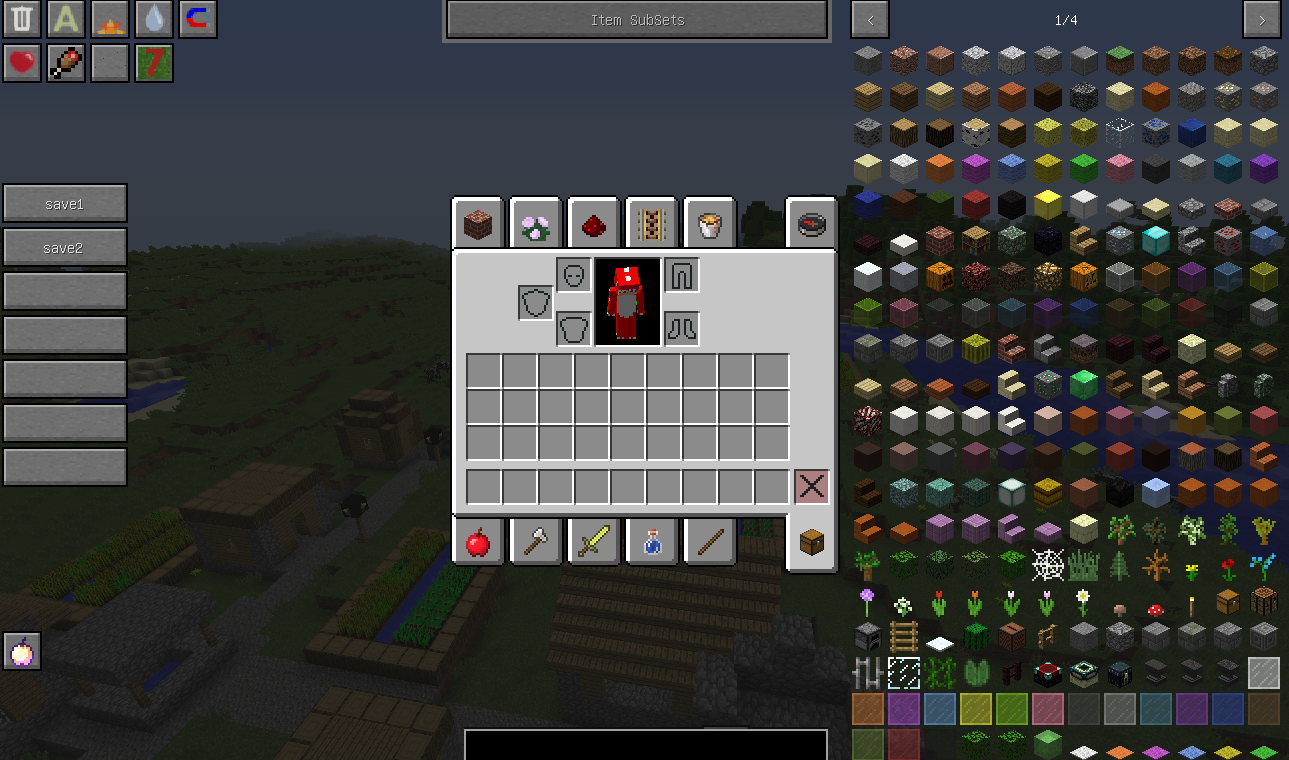Open item subsets with the green A icon

pyautogui.click(x=65, y=19)
